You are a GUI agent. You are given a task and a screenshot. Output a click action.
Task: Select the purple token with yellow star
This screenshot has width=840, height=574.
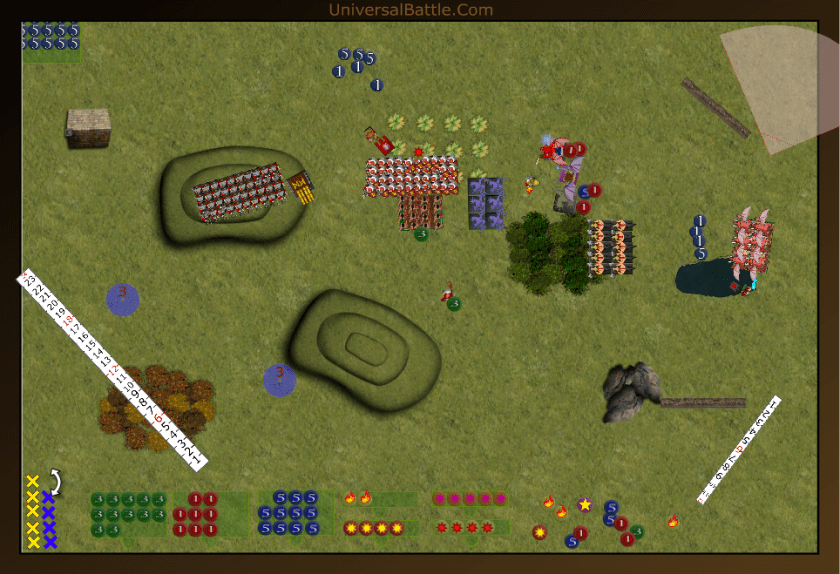point(585,504)
